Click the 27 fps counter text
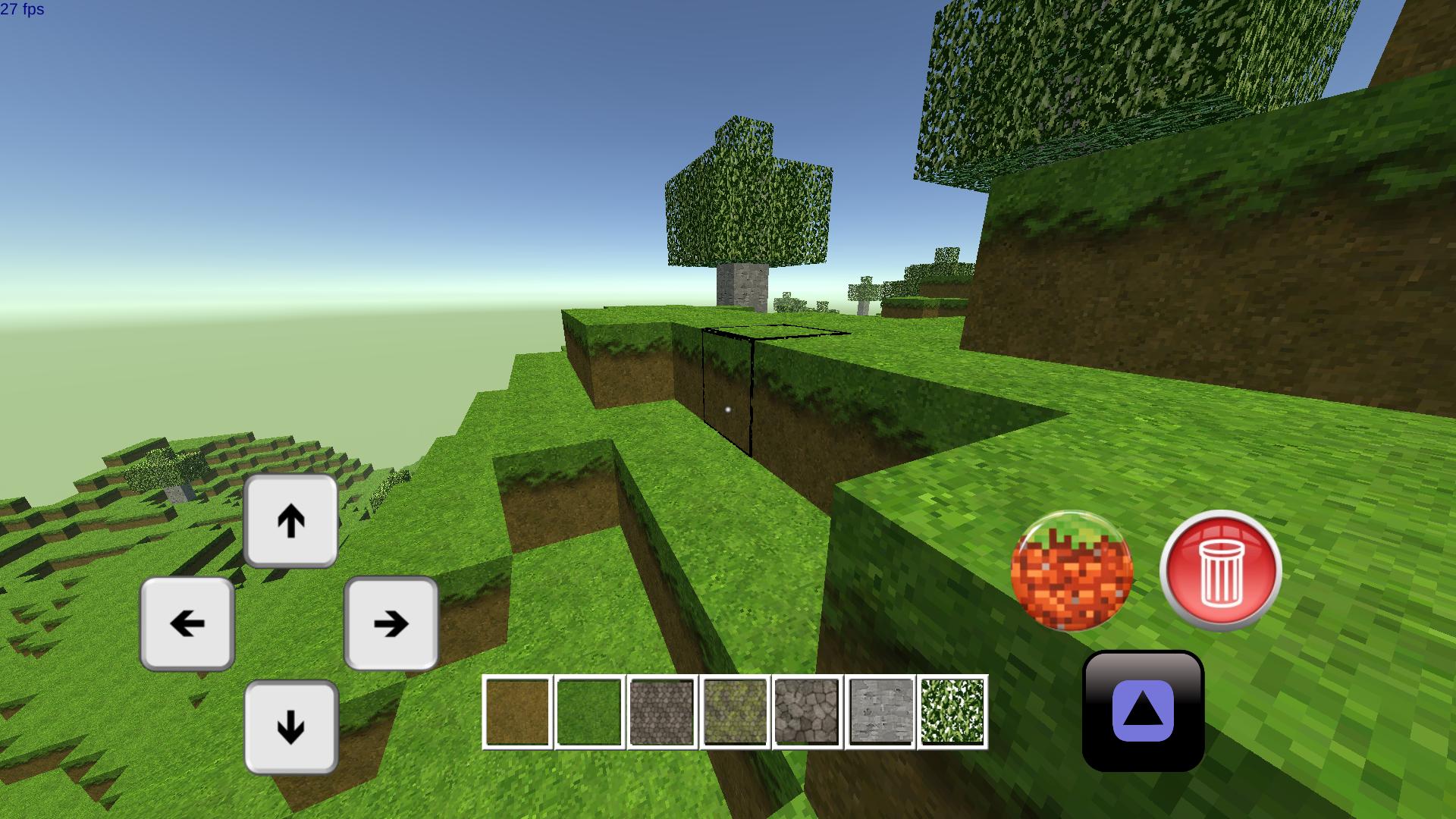Viewport: 1456px width, 819px height. click(22, 11)
